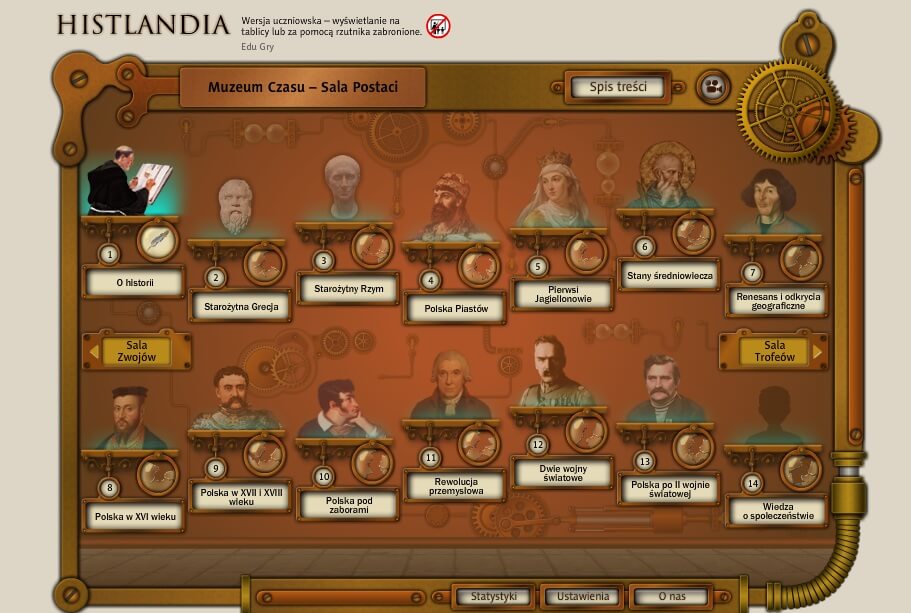911x613 pixels.
Task: Open Polska w XVII i XVIII wieku
Action: [240, 496]
